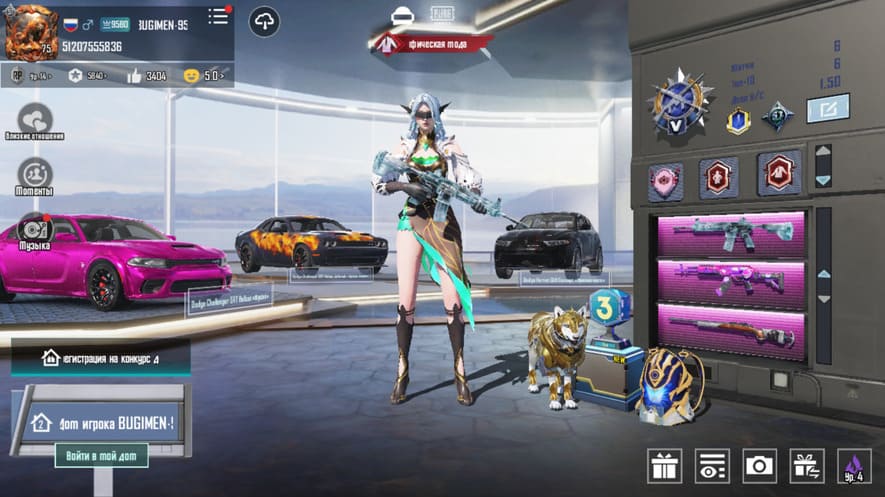Open the smiley popularity rating

click(203, 75)
